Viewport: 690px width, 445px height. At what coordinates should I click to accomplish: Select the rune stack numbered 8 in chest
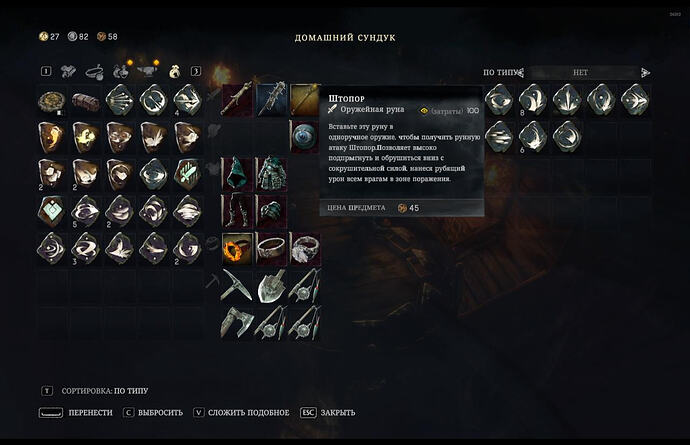533,99
